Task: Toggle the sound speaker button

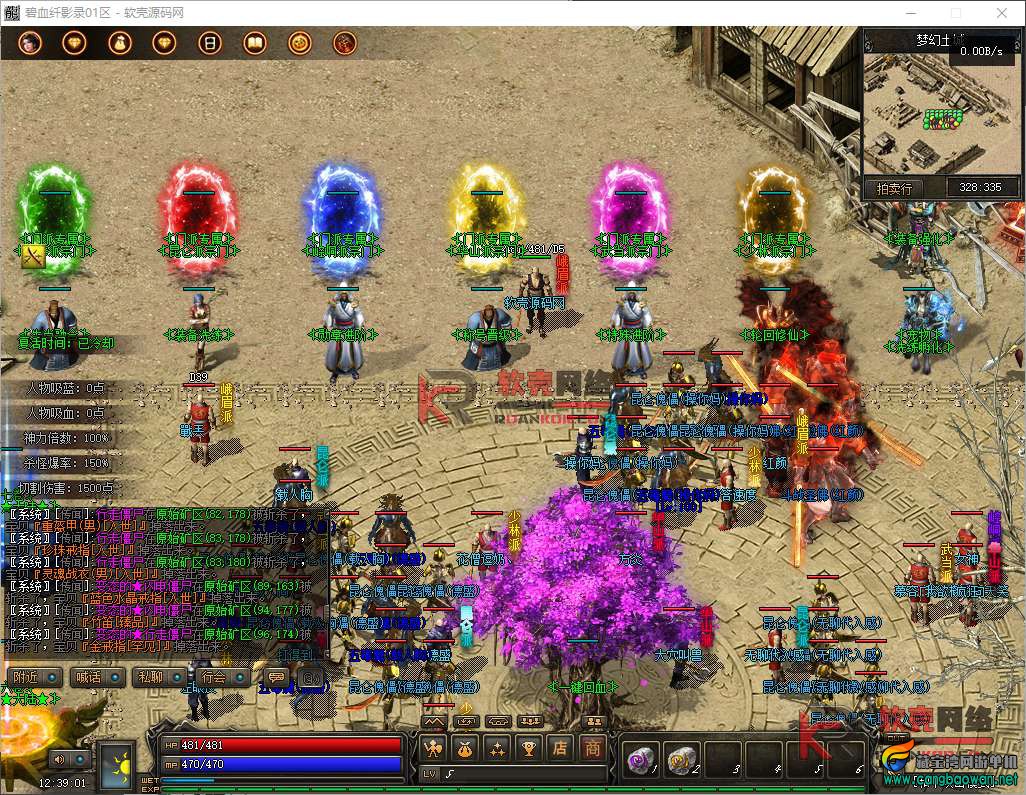Action: point(60,761)
